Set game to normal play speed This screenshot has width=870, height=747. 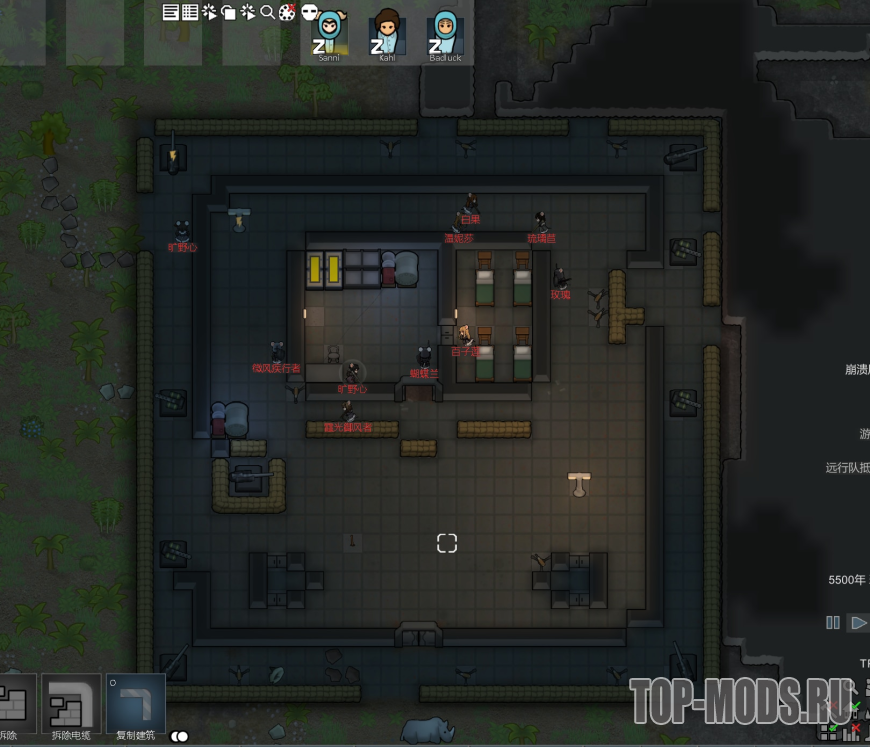858,622
